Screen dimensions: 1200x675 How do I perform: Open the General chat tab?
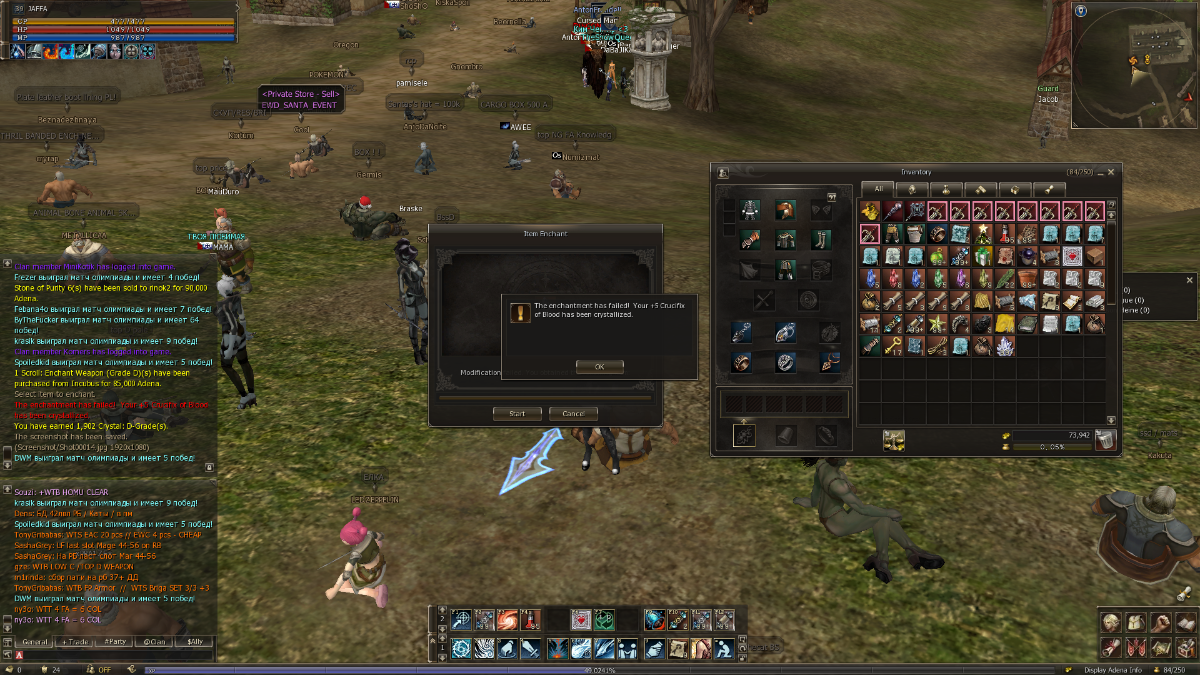(x=35, y=641)
